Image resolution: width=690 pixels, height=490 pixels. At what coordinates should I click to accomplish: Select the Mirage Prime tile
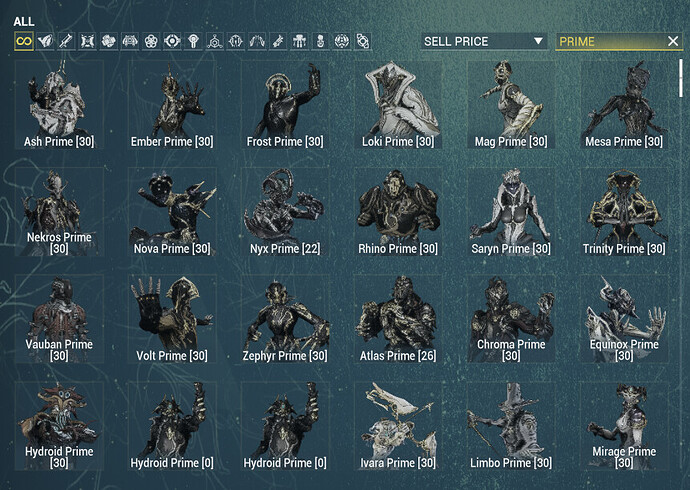pyautogui.click(x=624, y=427)
